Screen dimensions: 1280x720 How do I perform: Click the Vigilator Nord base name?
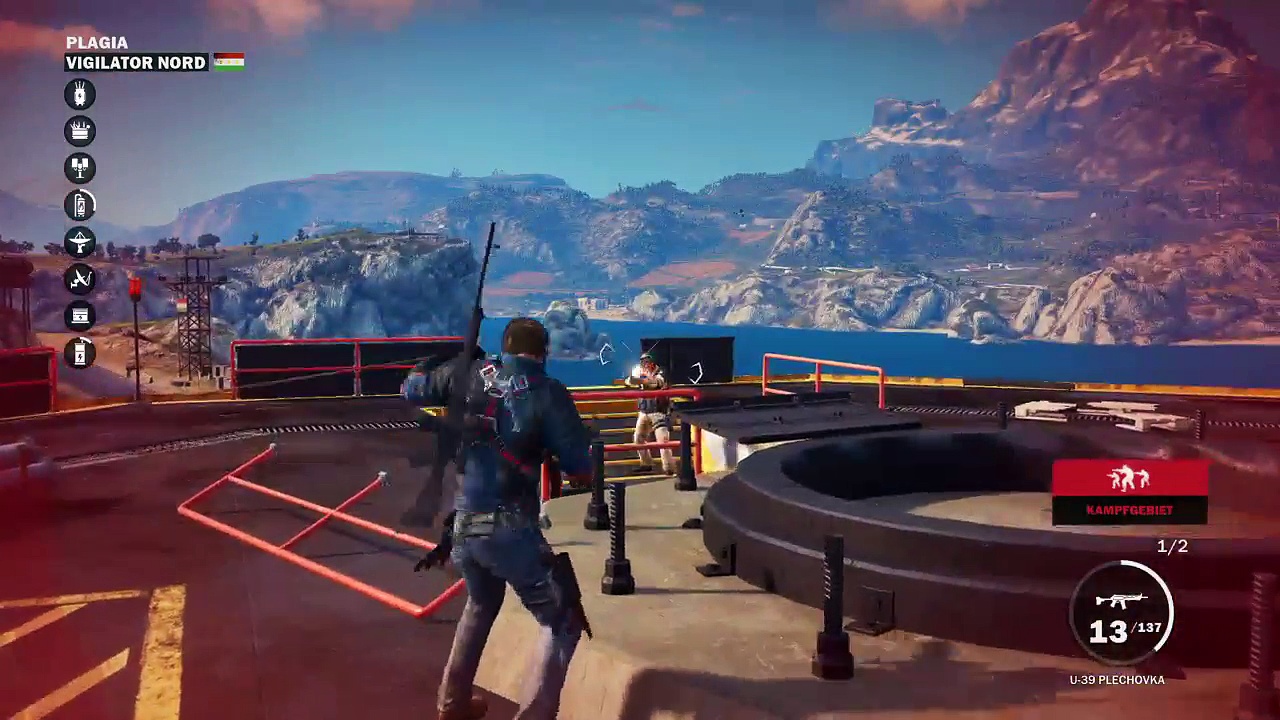136,63
